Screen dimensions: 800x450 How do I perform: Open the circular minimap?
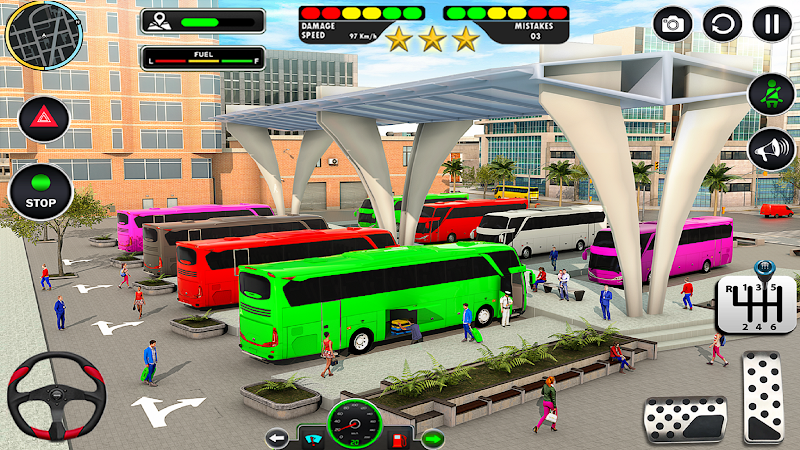[x=43, y=35]
